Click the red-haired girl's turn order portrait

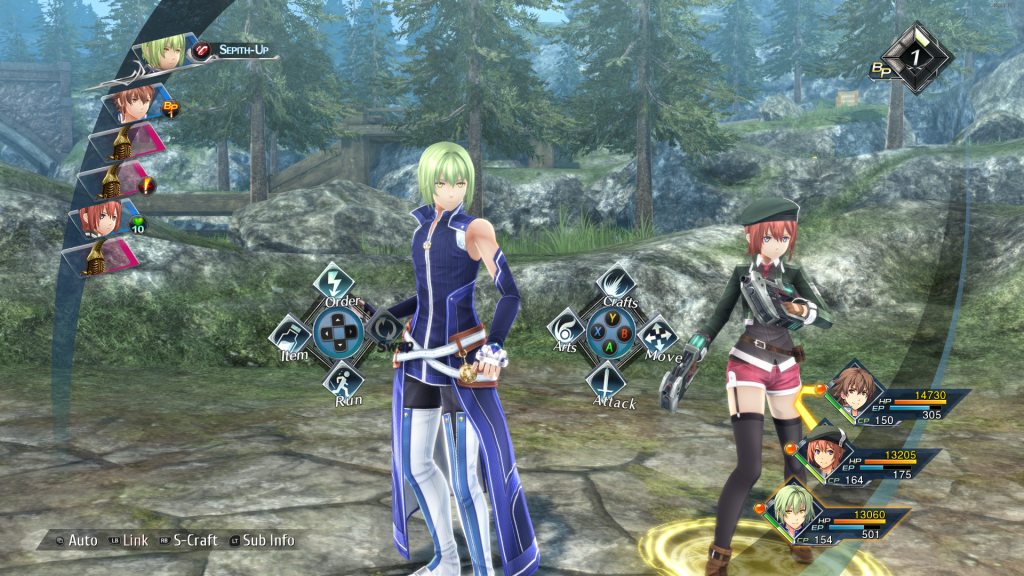[105, 217]
